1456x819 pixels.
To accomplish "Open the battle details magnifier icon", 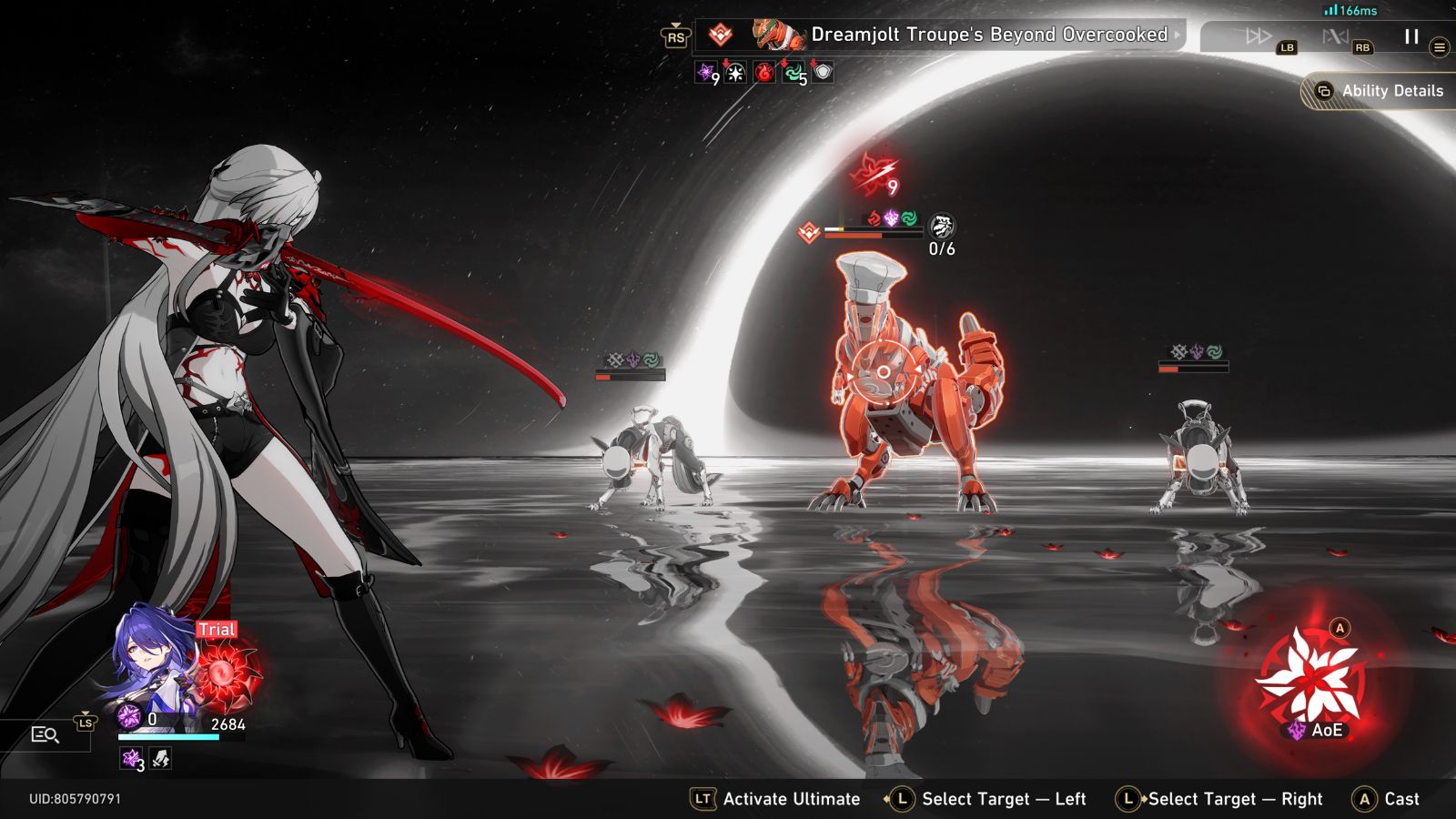I will [45, 734].
